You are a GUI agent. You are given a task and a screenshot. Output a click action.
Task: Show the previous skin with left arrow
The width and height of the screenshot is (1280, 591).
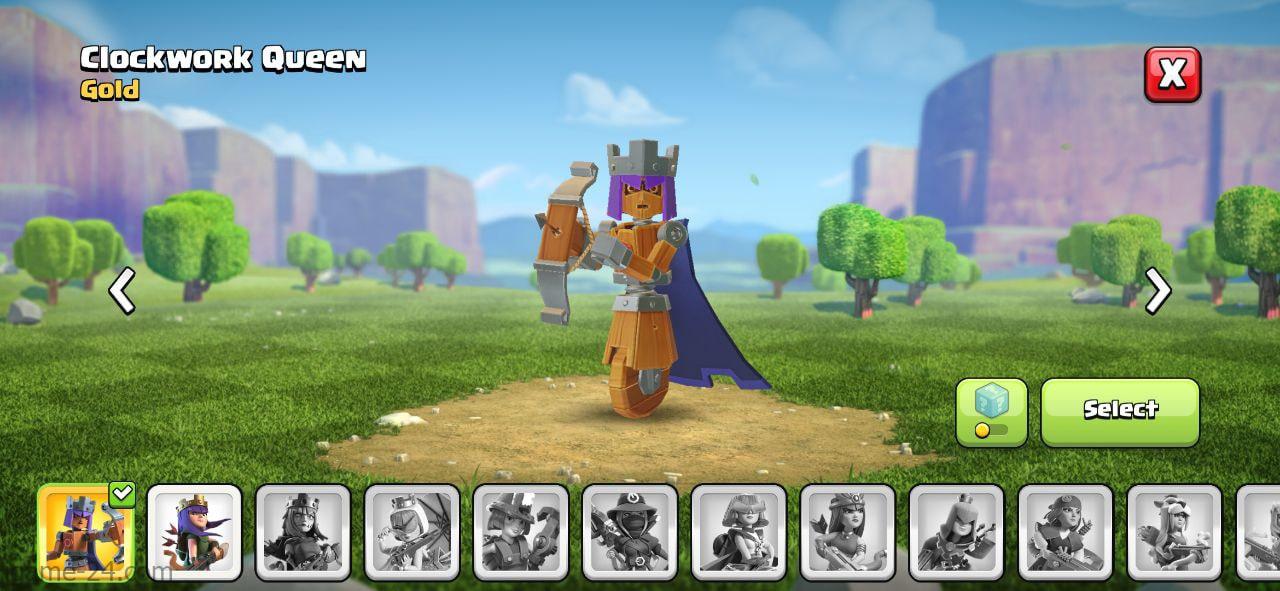[x=122, y=291]
